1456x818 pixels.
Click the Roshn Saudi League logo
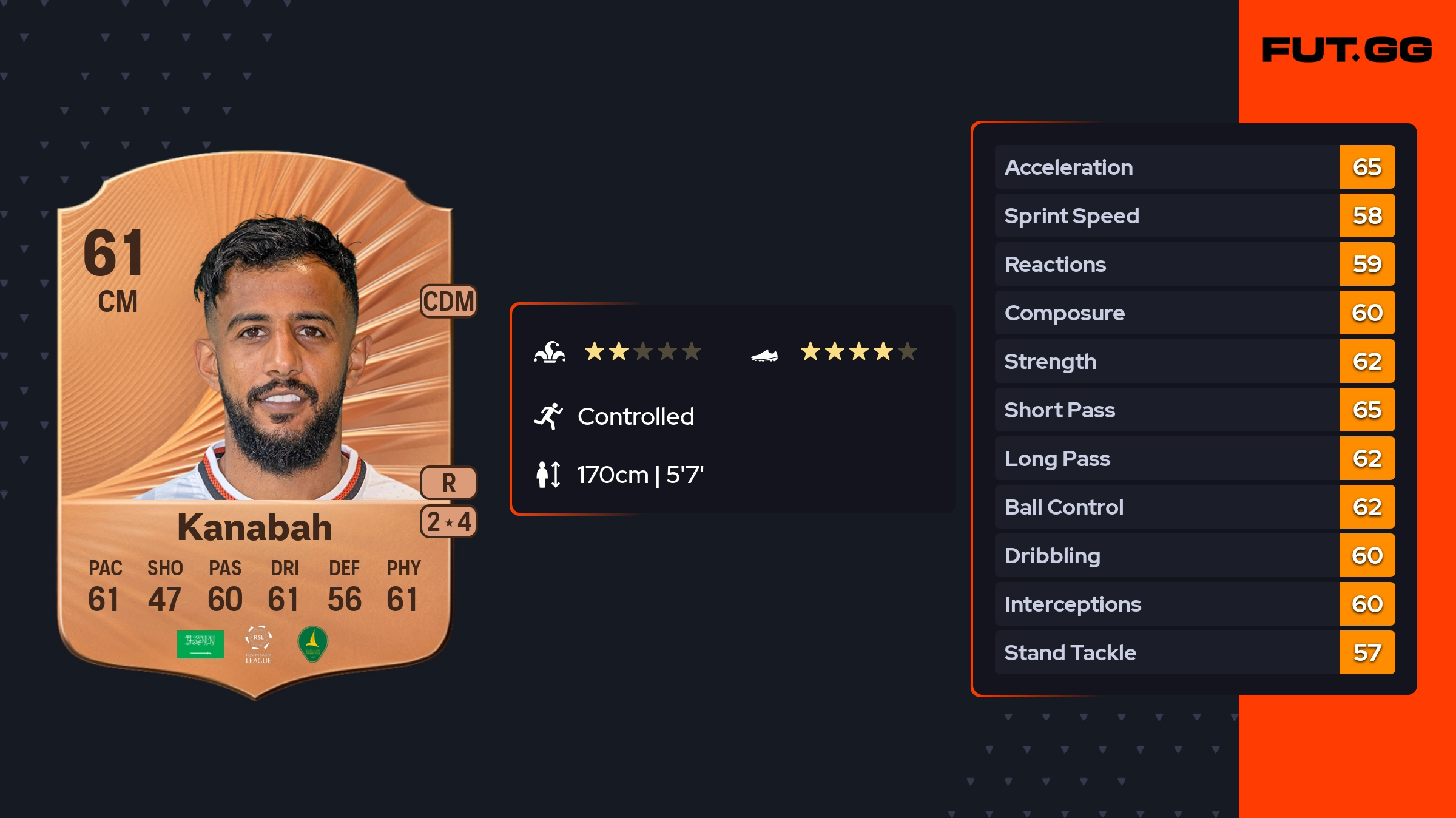point(258,644)
